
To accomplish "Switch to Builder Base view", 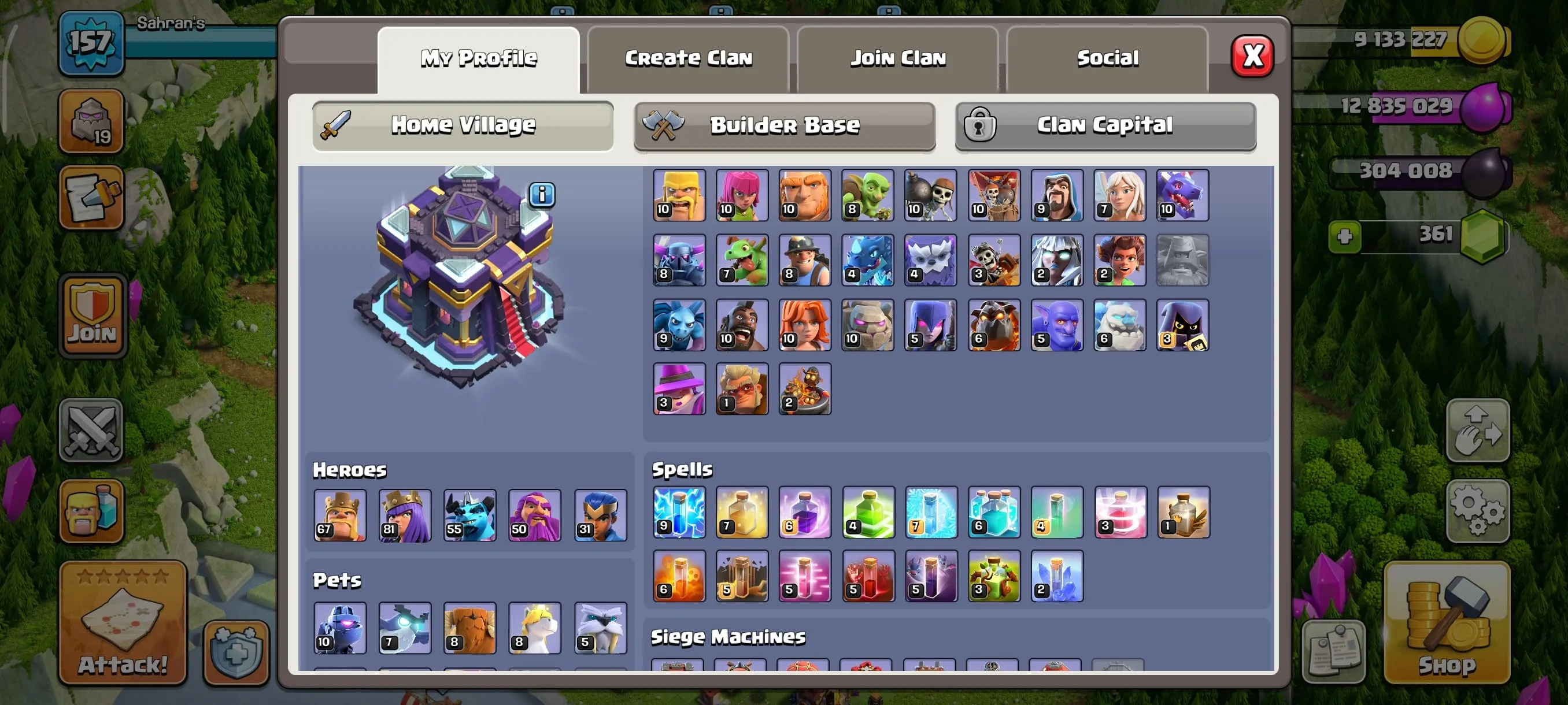I will [x=784, y=125].
